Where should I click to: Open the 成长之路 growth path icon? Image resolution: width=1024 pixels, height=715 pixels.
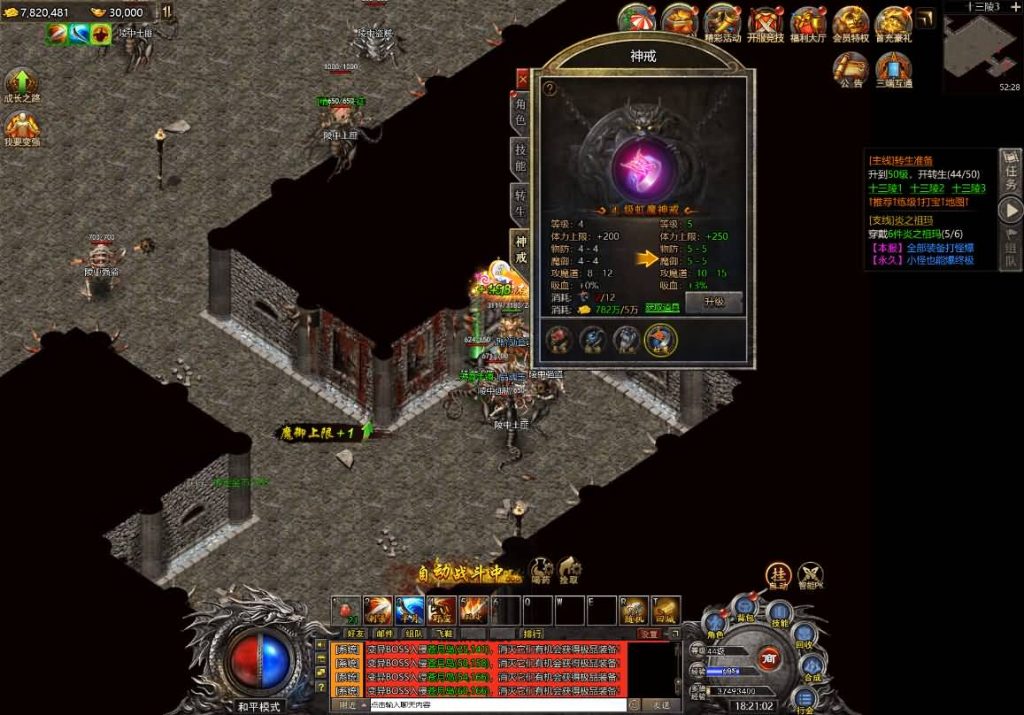click(x=21, y=85)
